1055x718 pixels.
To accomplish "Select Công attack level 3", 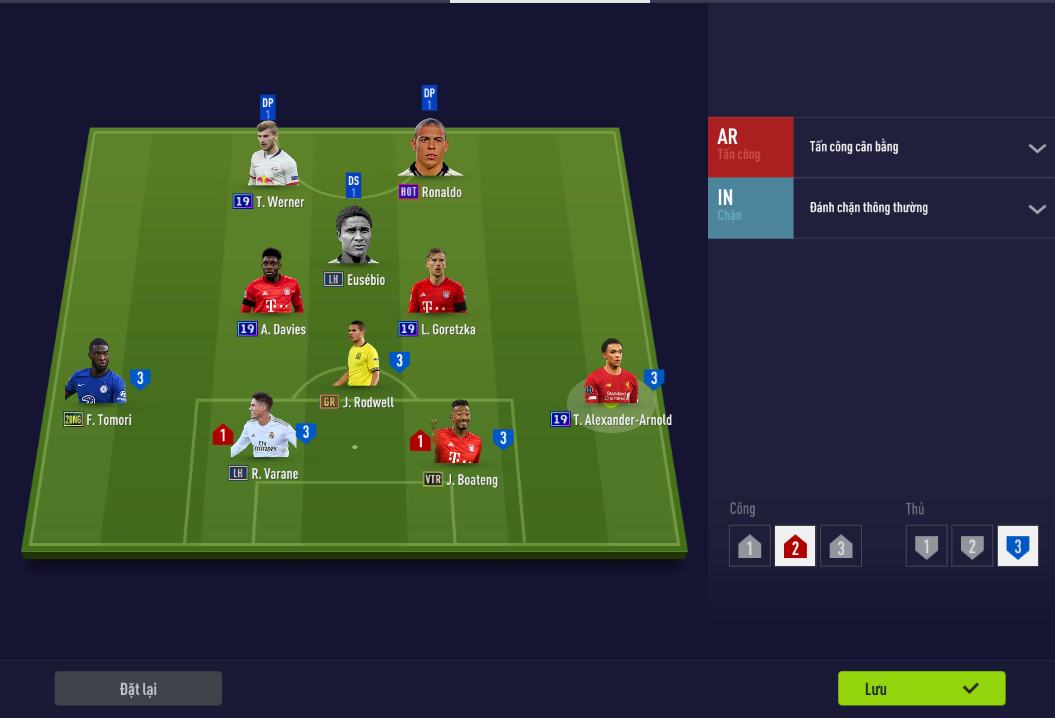I will pyautogui.click(x=841, y=547).
